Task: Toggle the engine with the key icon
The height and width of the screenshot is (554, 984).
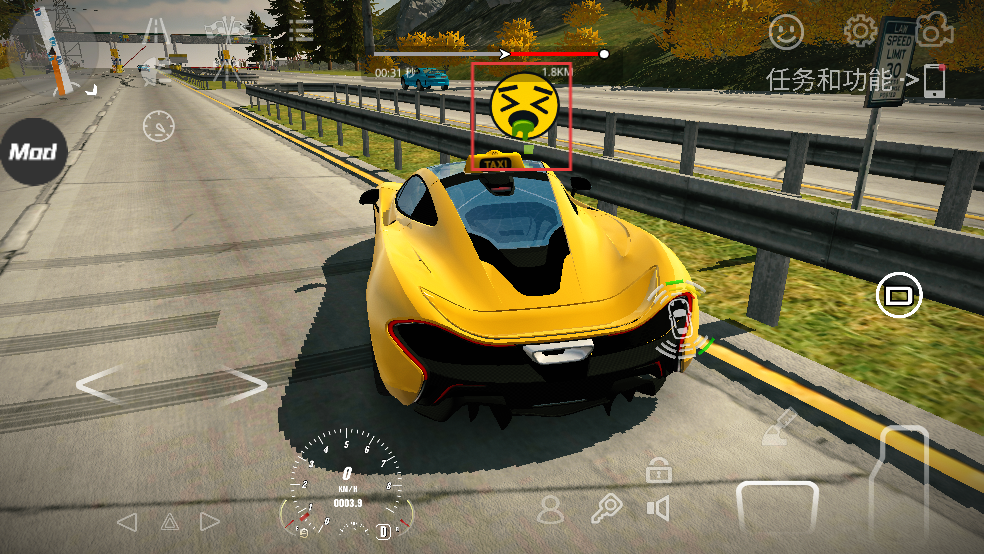Action: (605, 510)
